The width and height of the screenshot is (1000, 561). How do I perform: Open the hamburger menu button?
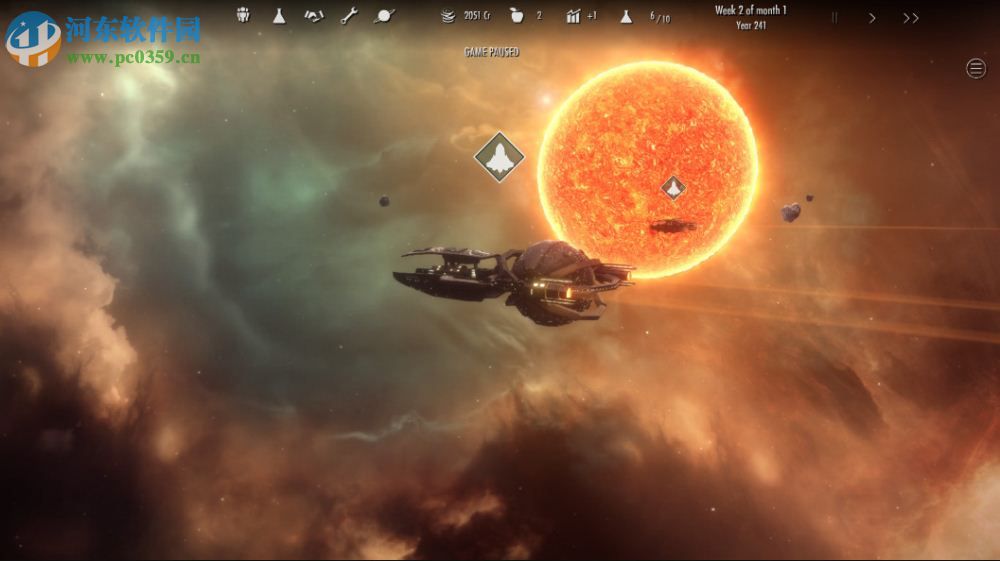976,68
